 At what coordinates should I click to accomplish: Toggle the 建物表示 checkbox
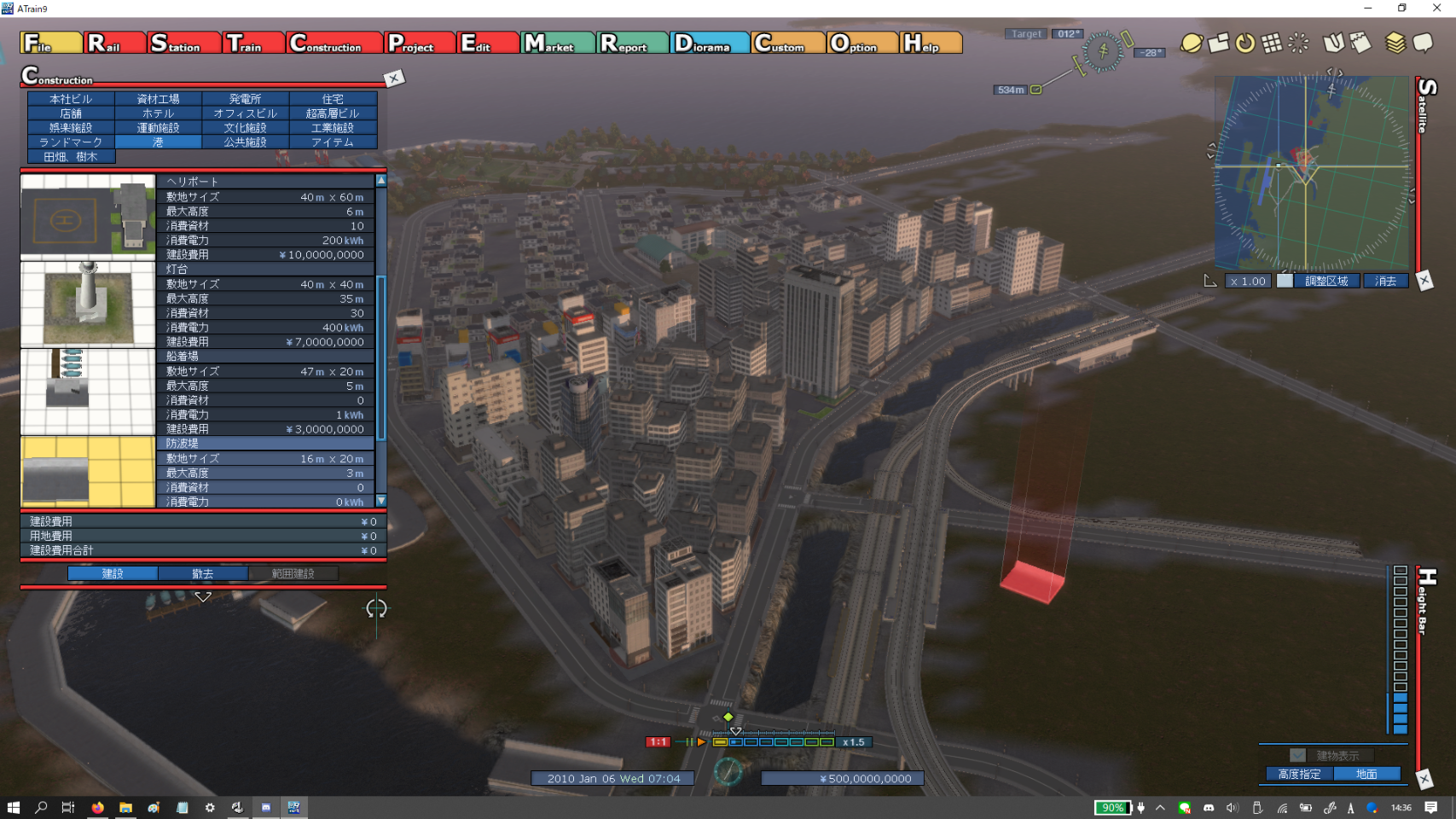(x=1297, y=755)
